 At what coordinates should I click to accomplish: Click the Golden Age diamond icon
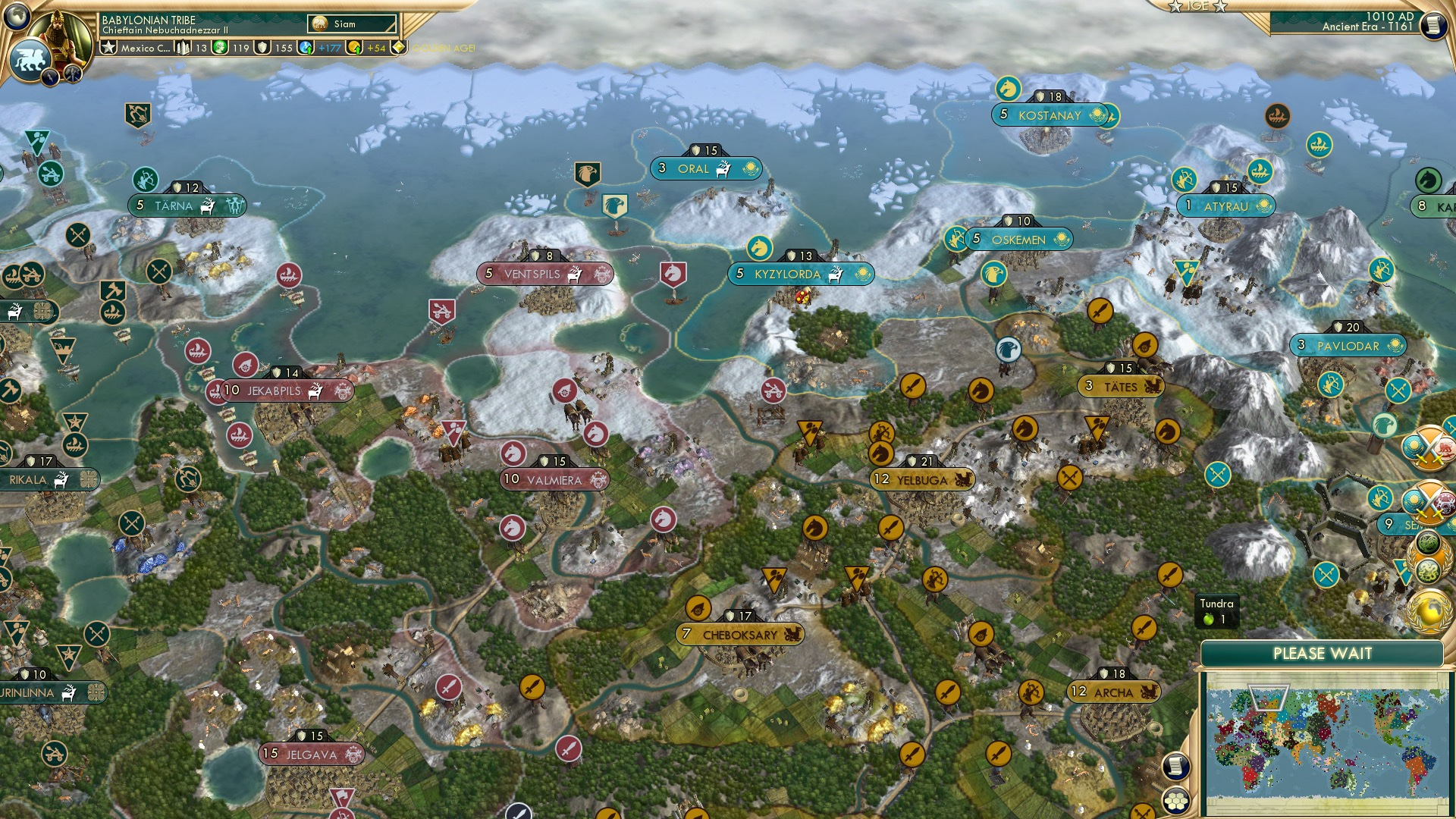[x=400, y=47]
